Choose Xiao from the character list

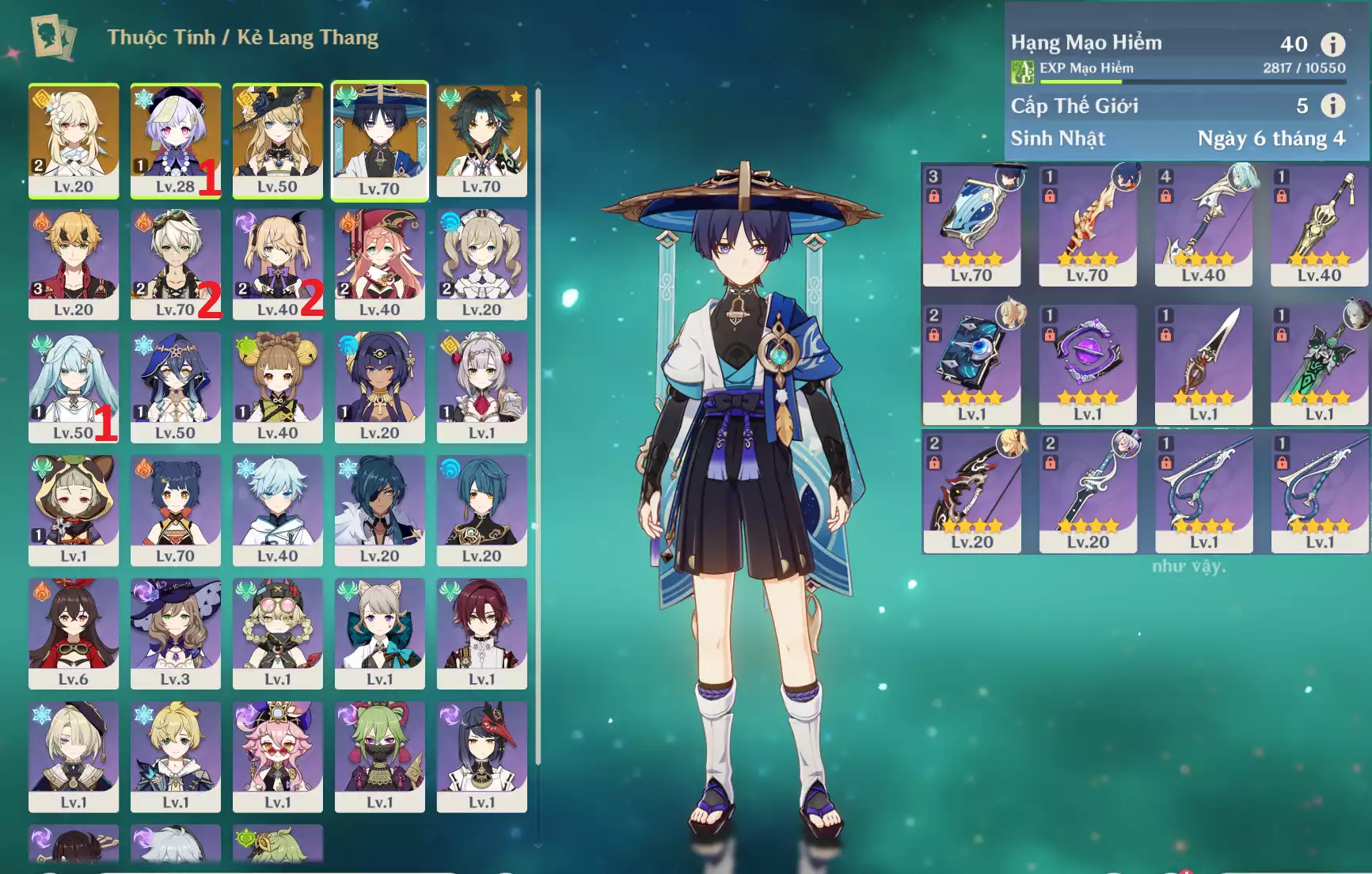481,140
